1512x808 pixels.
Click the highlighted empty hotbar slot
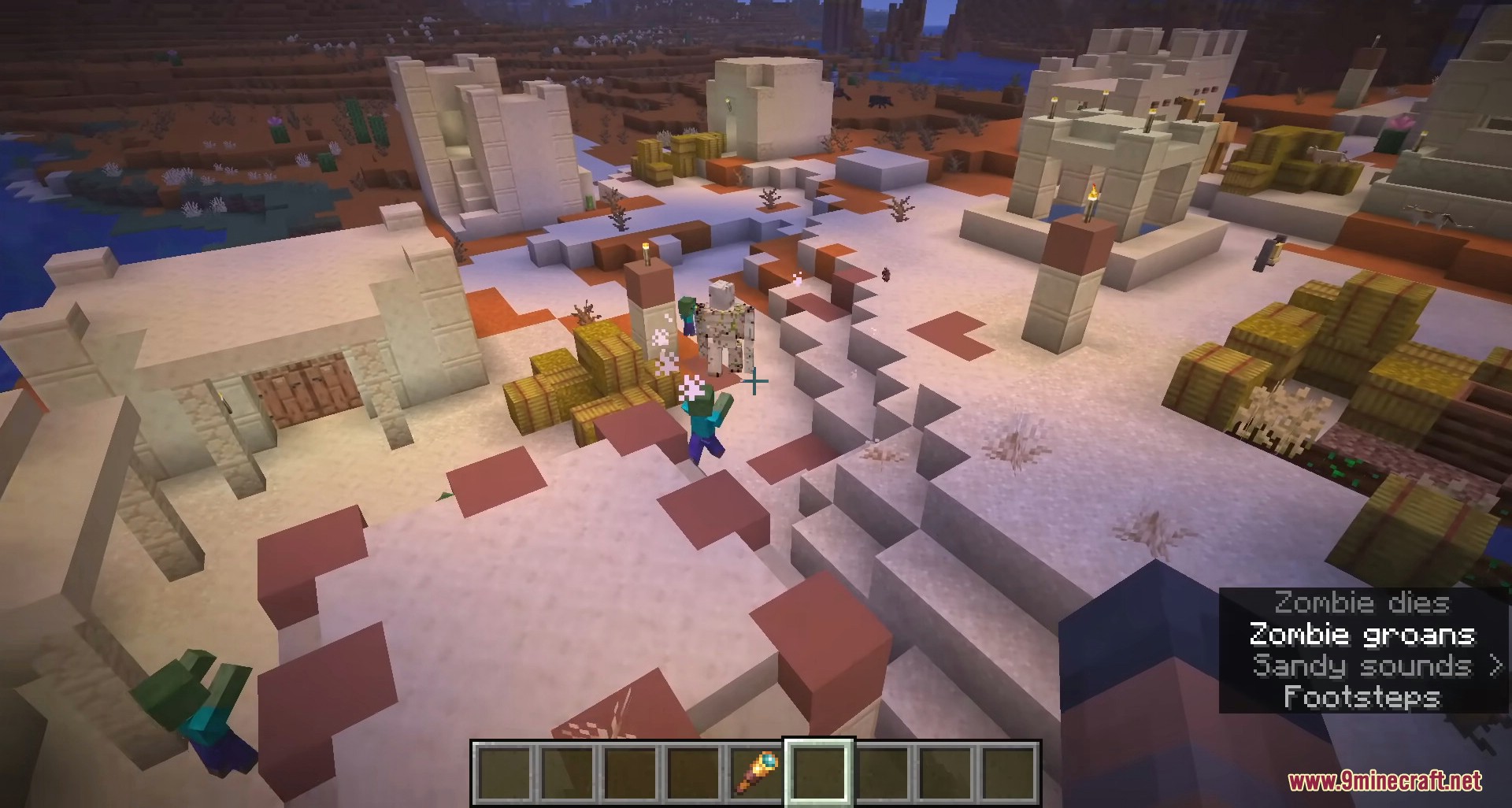click(x=819, y=773)
